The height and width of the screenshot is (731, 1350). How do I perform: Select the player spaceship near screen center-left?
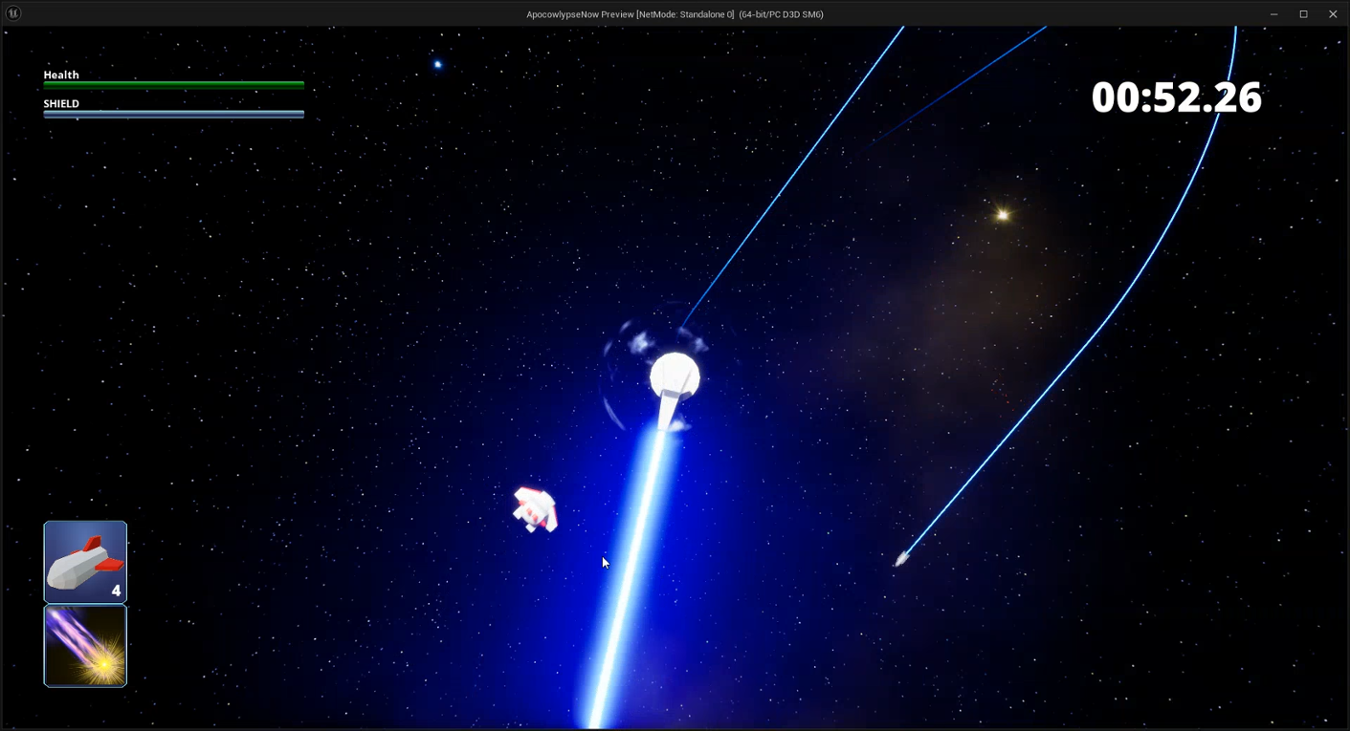[535, 505]
